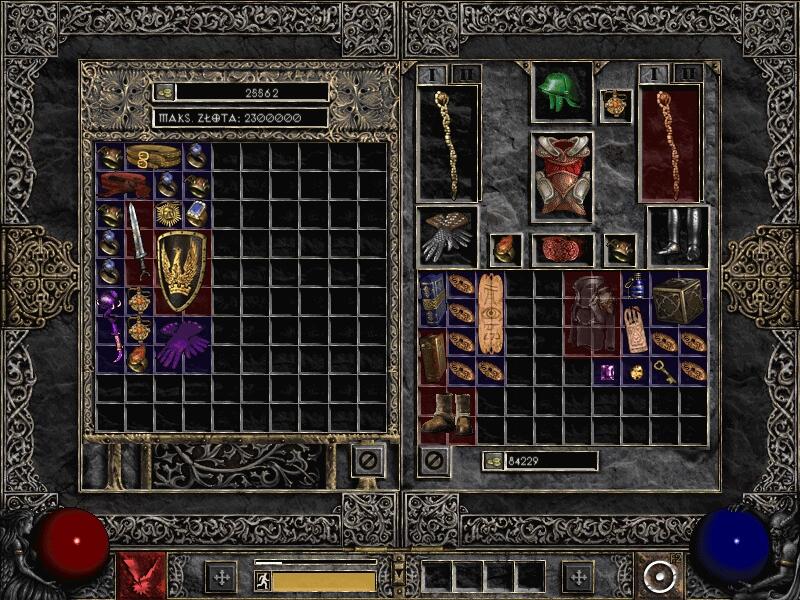Image resolution: width=800 pixels, height=600 pixels.
Task: Close the stash panel
Action: 367,461
